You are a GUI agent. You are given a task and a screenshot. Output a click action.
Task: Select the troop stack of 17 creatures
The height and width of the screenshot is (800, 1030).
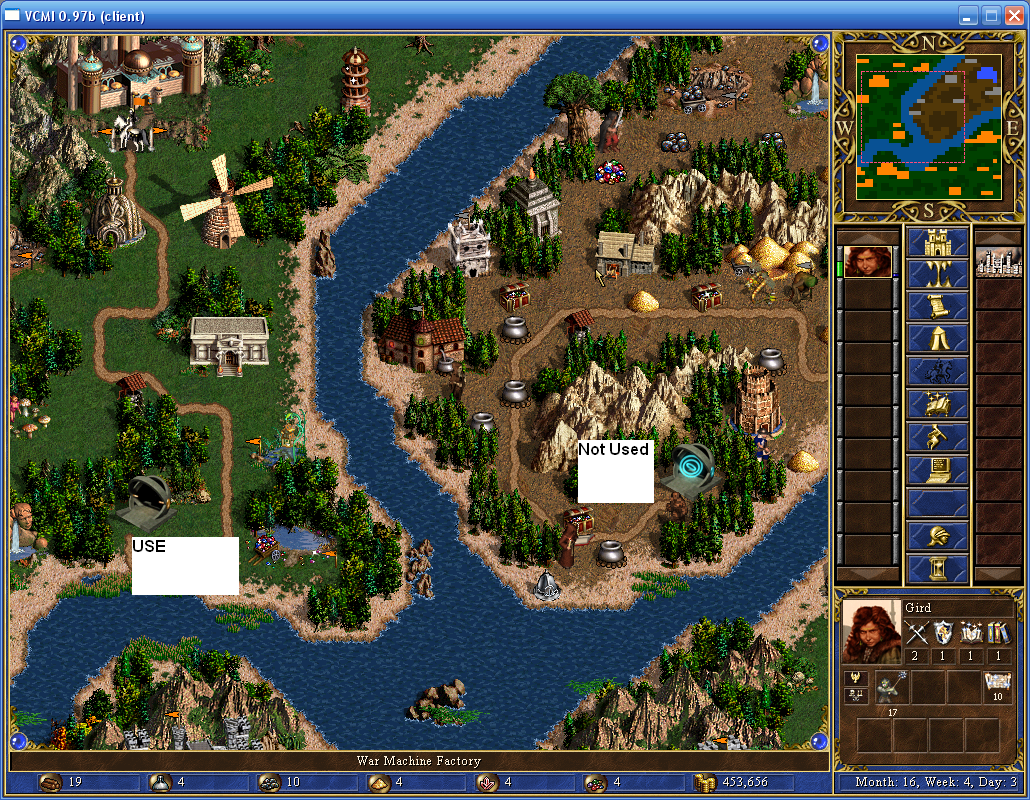tap(892, 688)
